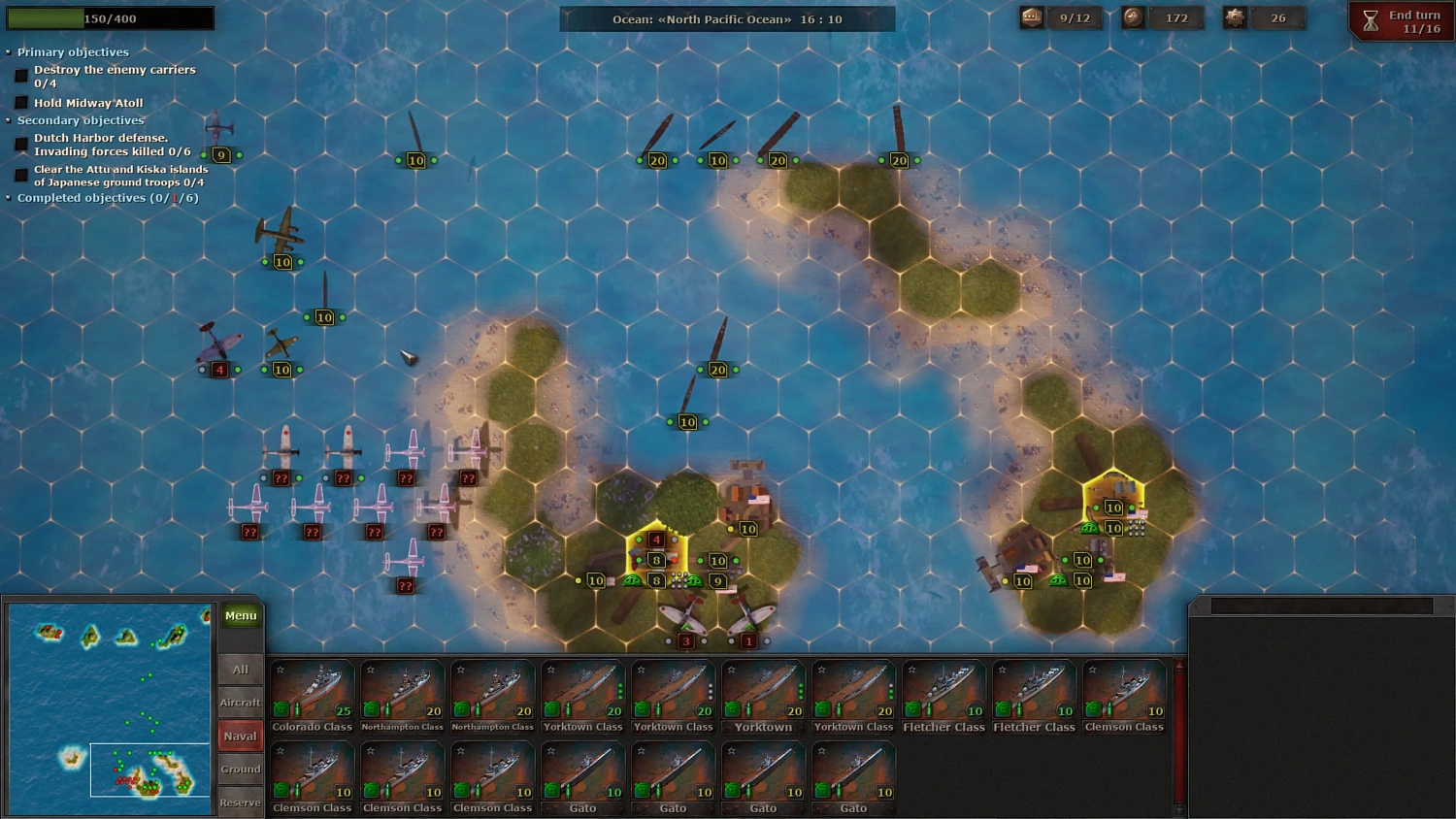Image resolution: width=1456 pixels, height=819 pixels.
Task: Check the Dutch Harbor defense objective box
Action: pos(21,144)
